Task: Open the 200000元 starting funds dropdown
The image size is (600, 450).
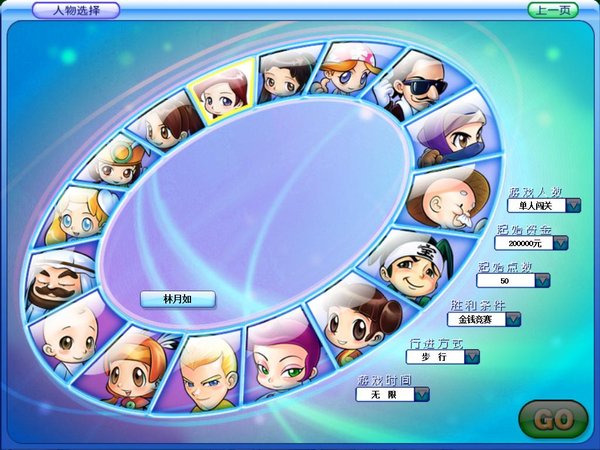Action: click(x=560, y=242)
